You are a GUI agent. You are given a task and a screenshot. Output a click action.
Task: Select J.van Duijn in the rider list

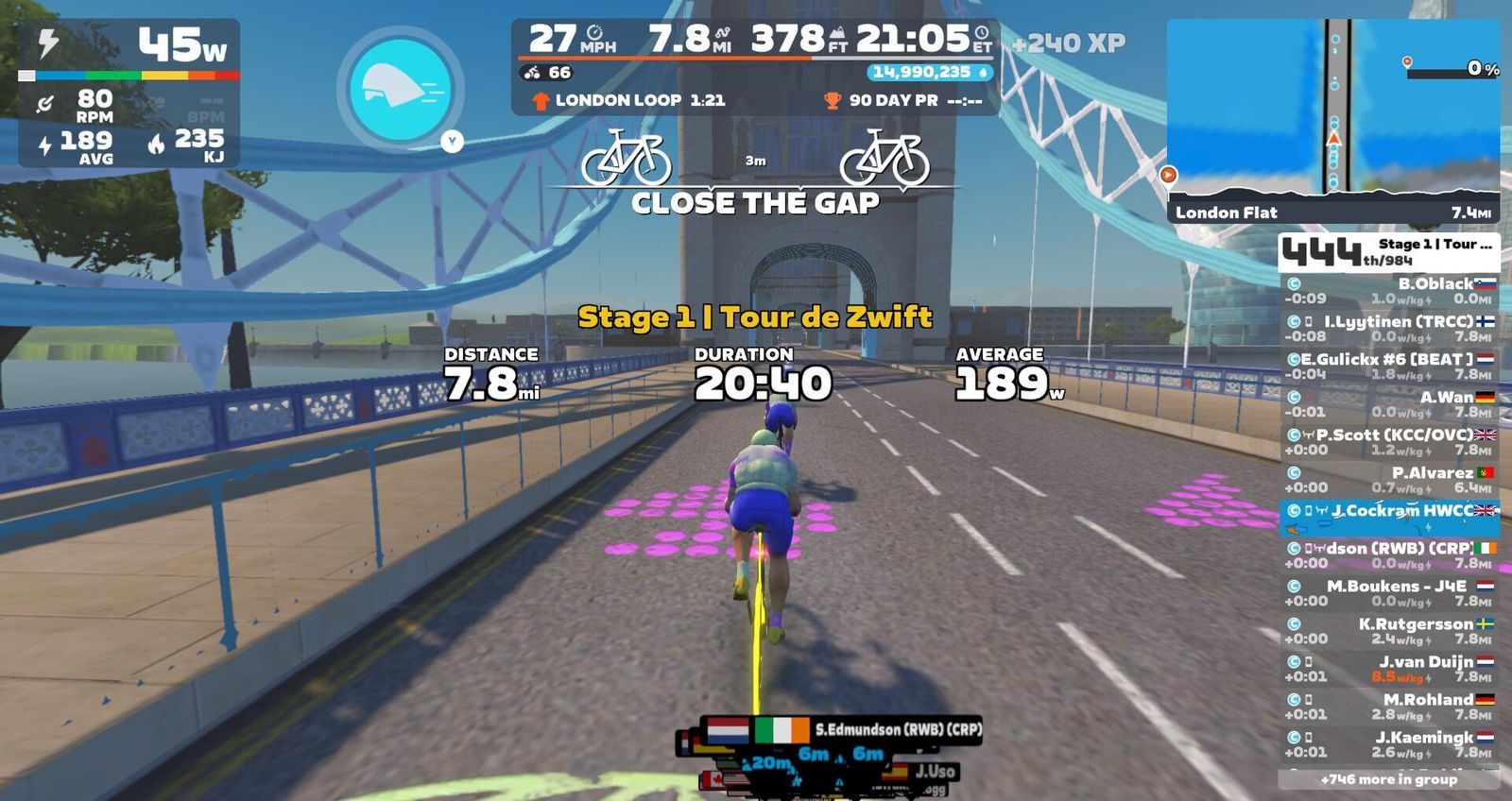point(1389,668)
